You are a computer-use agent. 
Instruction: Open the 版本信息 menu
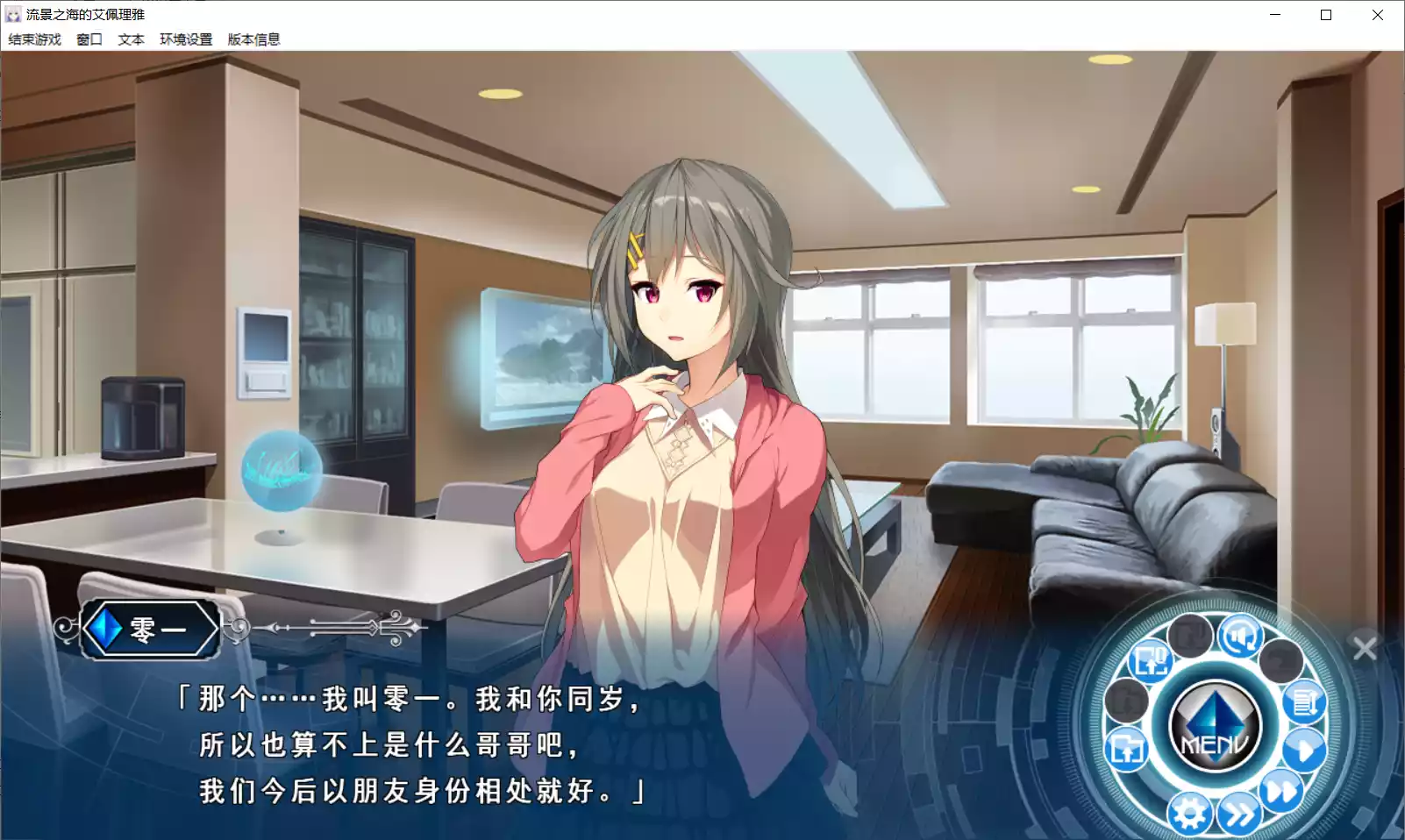pyautogui.click(x=253, y=39)
